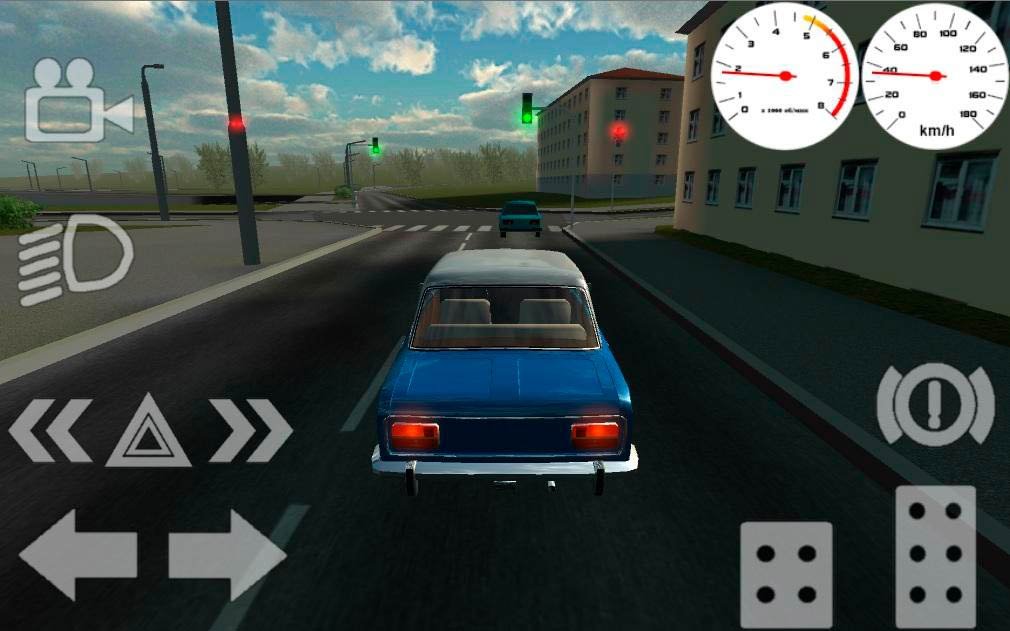The width and height of the screenshot is (1010, 631).
Task: Steer left with the left arrow
Action: [x=77, y=553]
